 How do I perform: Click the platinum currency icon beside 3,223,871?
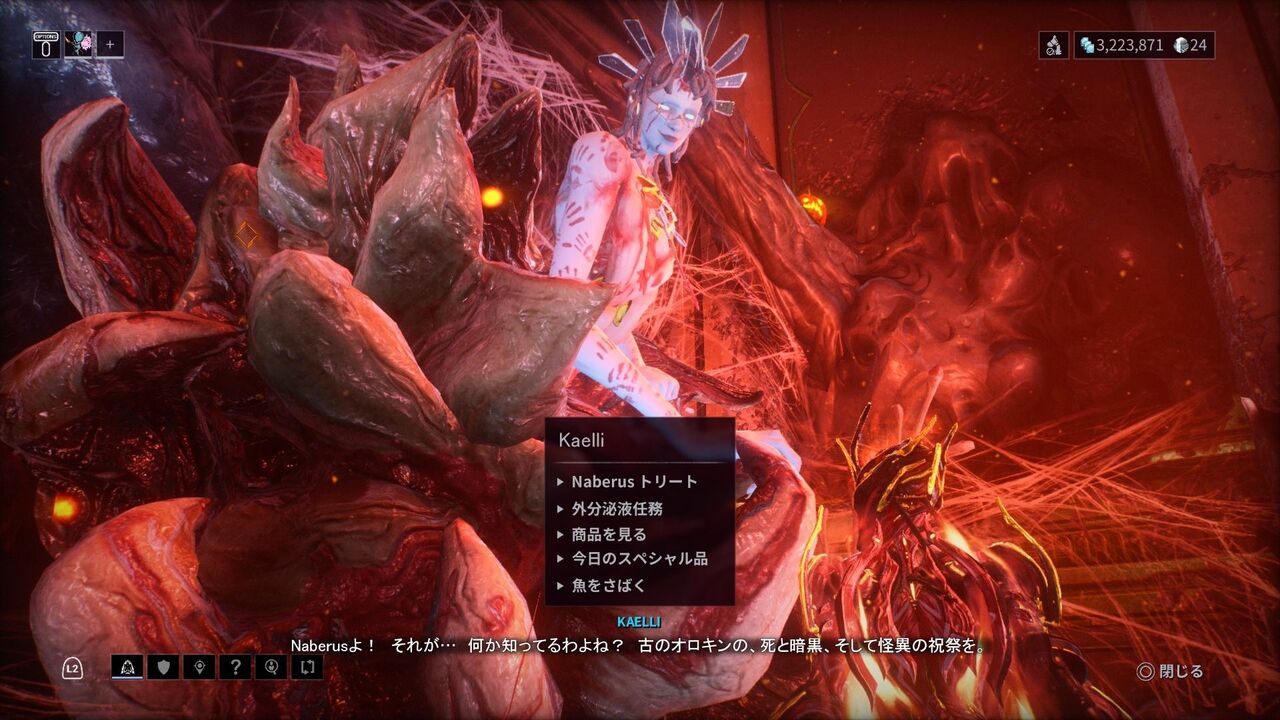coord(1087,42)
